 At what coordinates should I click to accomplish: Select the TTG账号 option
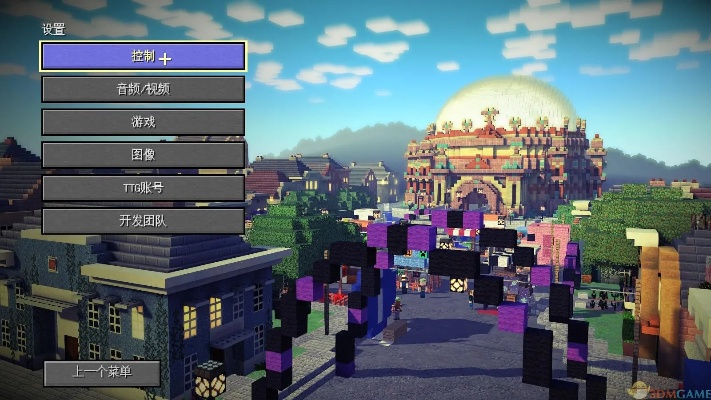[143, 188]
